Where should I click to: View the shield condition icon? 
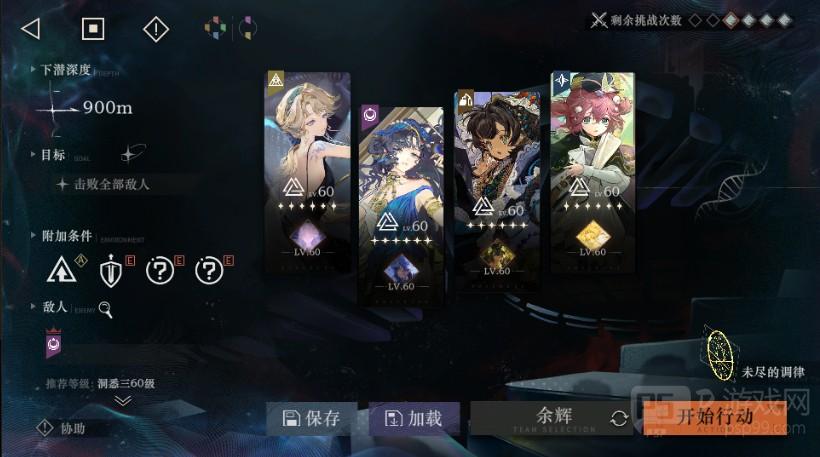coord(111,270)
